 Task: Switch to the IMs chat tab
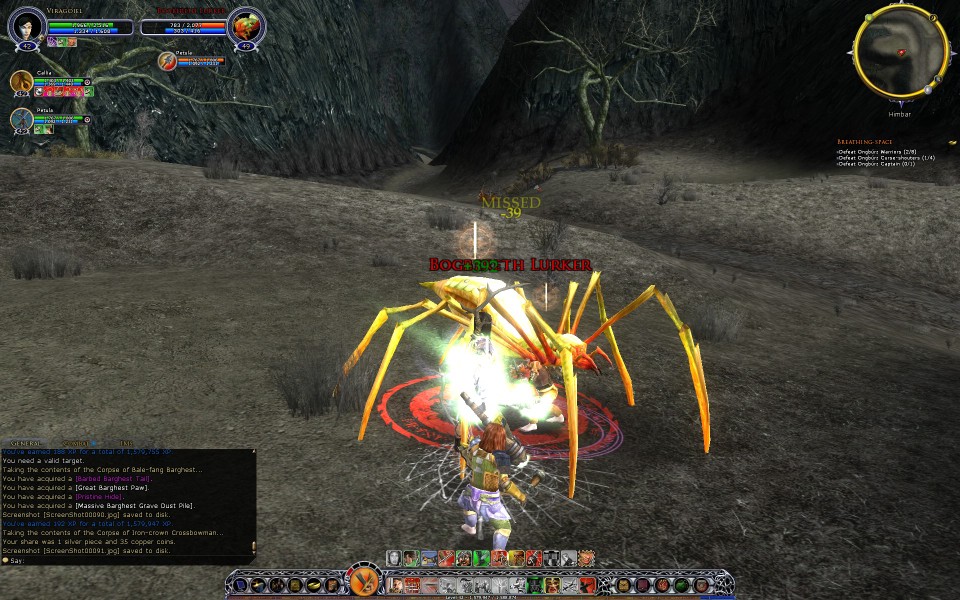click(126, 443)
